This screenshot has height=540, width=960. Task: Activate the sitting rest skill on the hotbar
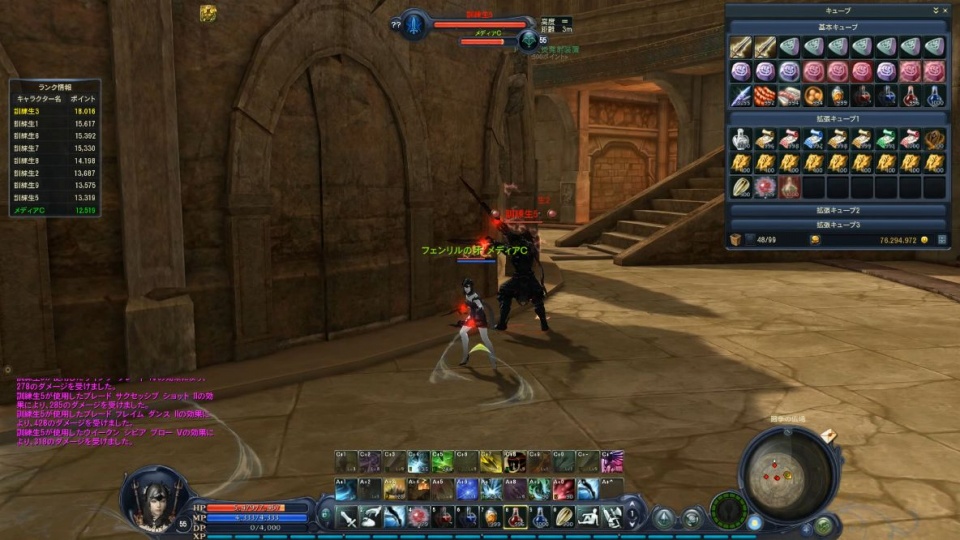[589, 517]
